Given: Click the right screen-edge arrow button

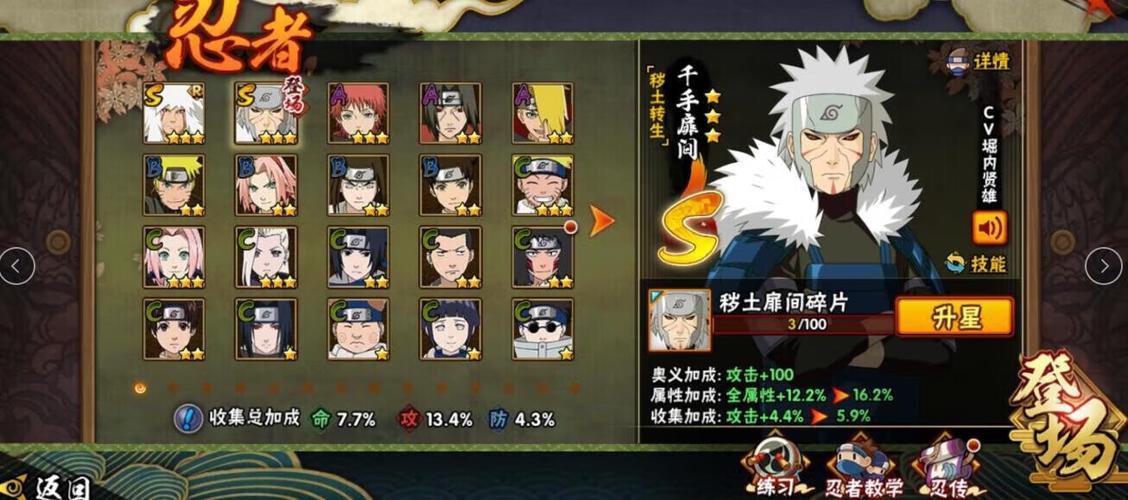Looking at the screenshot, I should click(x=1103, y=266).
